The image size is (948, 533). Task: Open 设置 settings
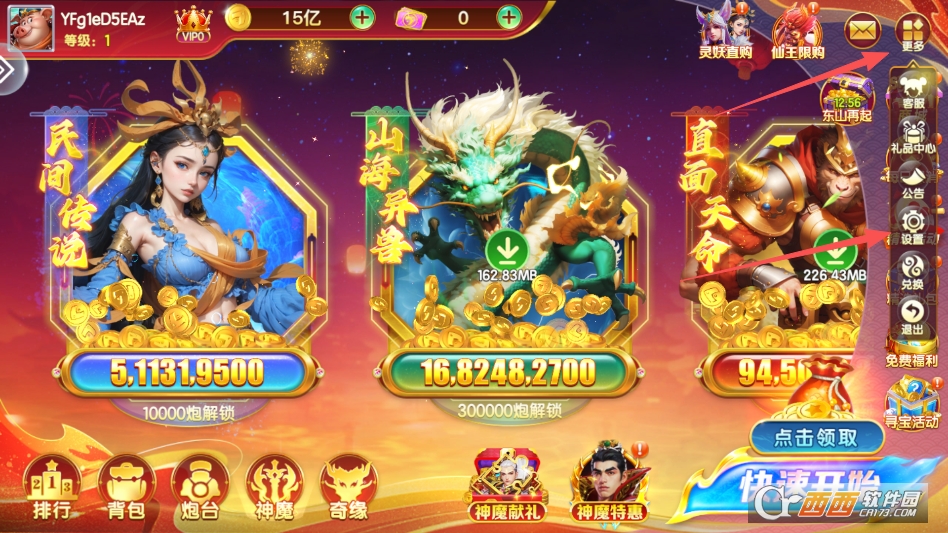coord(913,226)
